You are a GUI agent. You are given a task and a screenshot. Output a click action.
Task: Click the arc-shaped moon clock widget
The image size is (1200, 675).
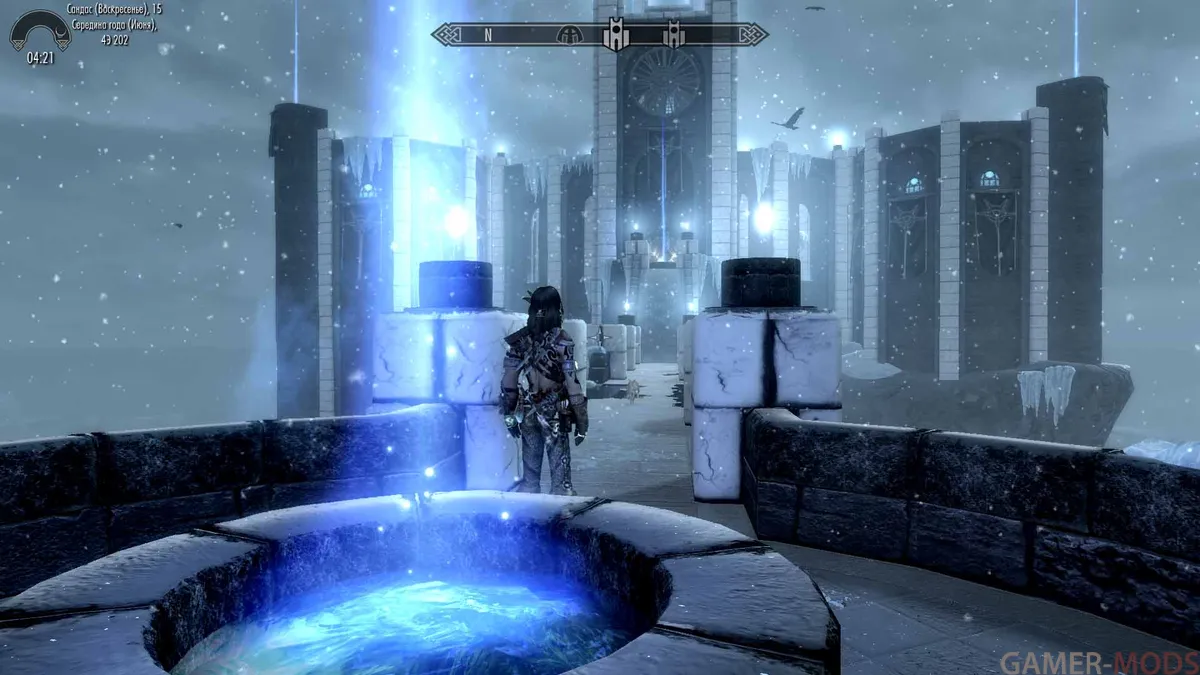[40, 30]
